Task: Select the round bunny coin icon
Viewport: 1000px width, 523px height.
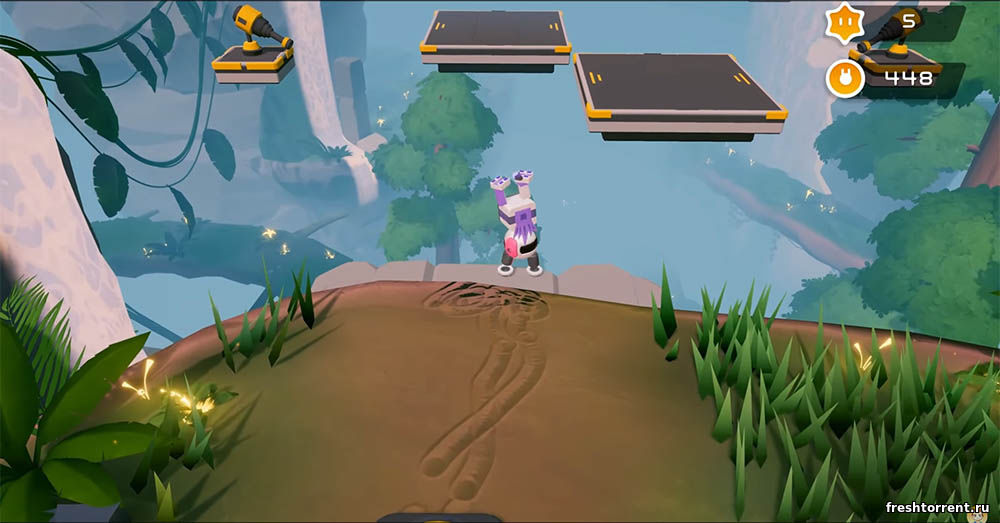Action: [845, 78]
